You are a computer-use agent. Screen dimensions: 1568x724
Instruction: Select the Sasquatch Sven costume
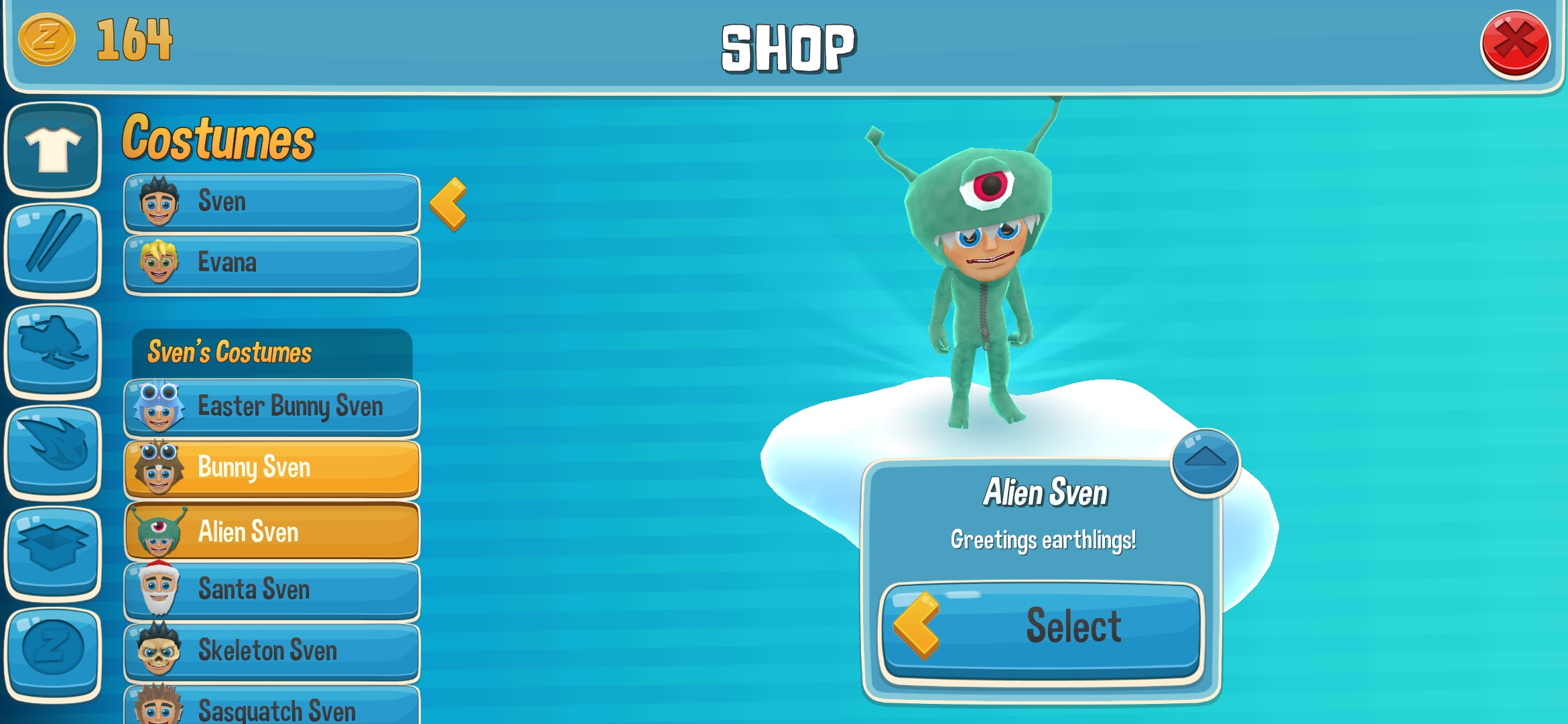271,707
